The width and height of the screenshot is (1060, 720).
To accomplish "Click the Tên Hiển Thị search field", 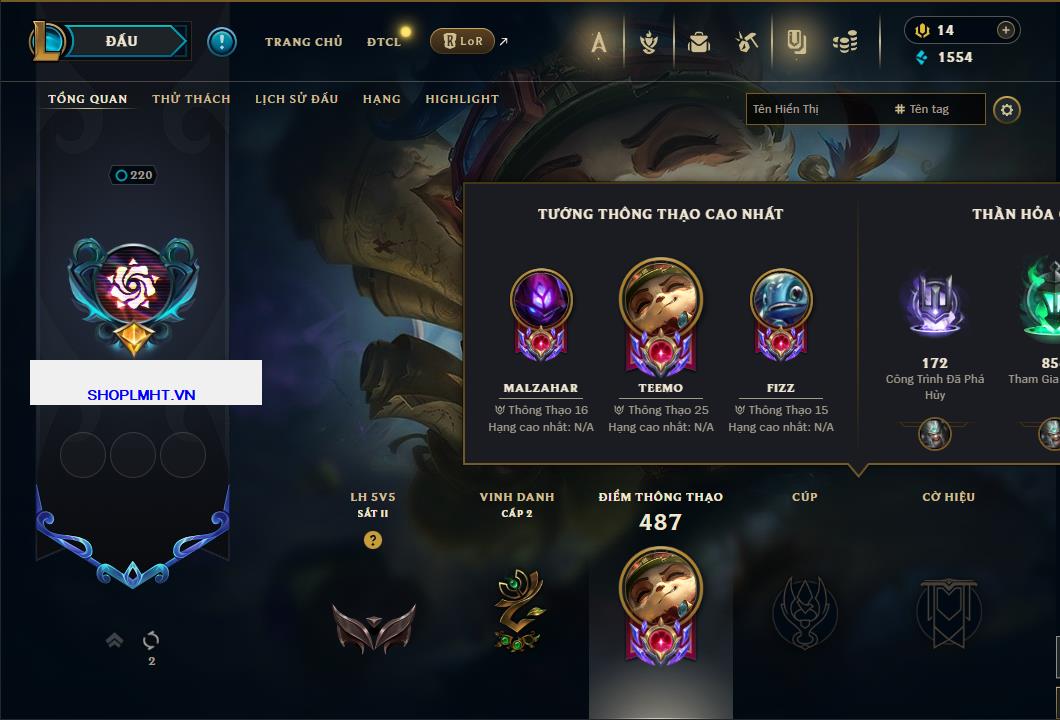I will tap(815, 109).
